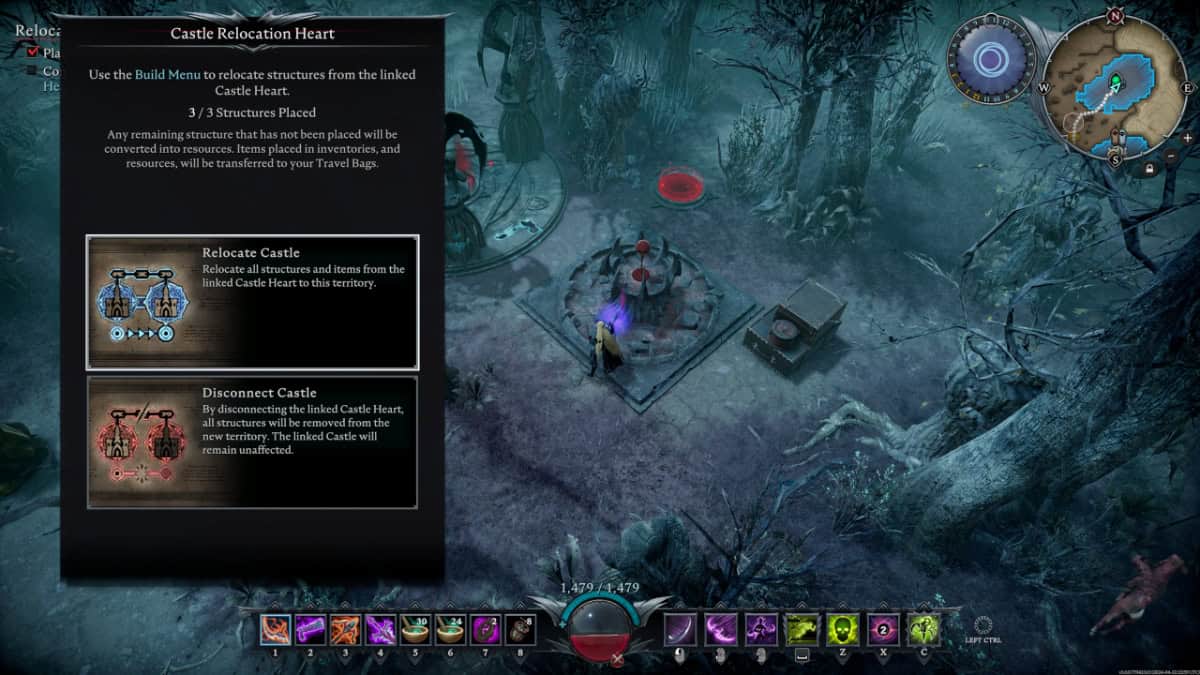Activate the green skull ability
The image size is (1200, 675).
pos(842,629)
